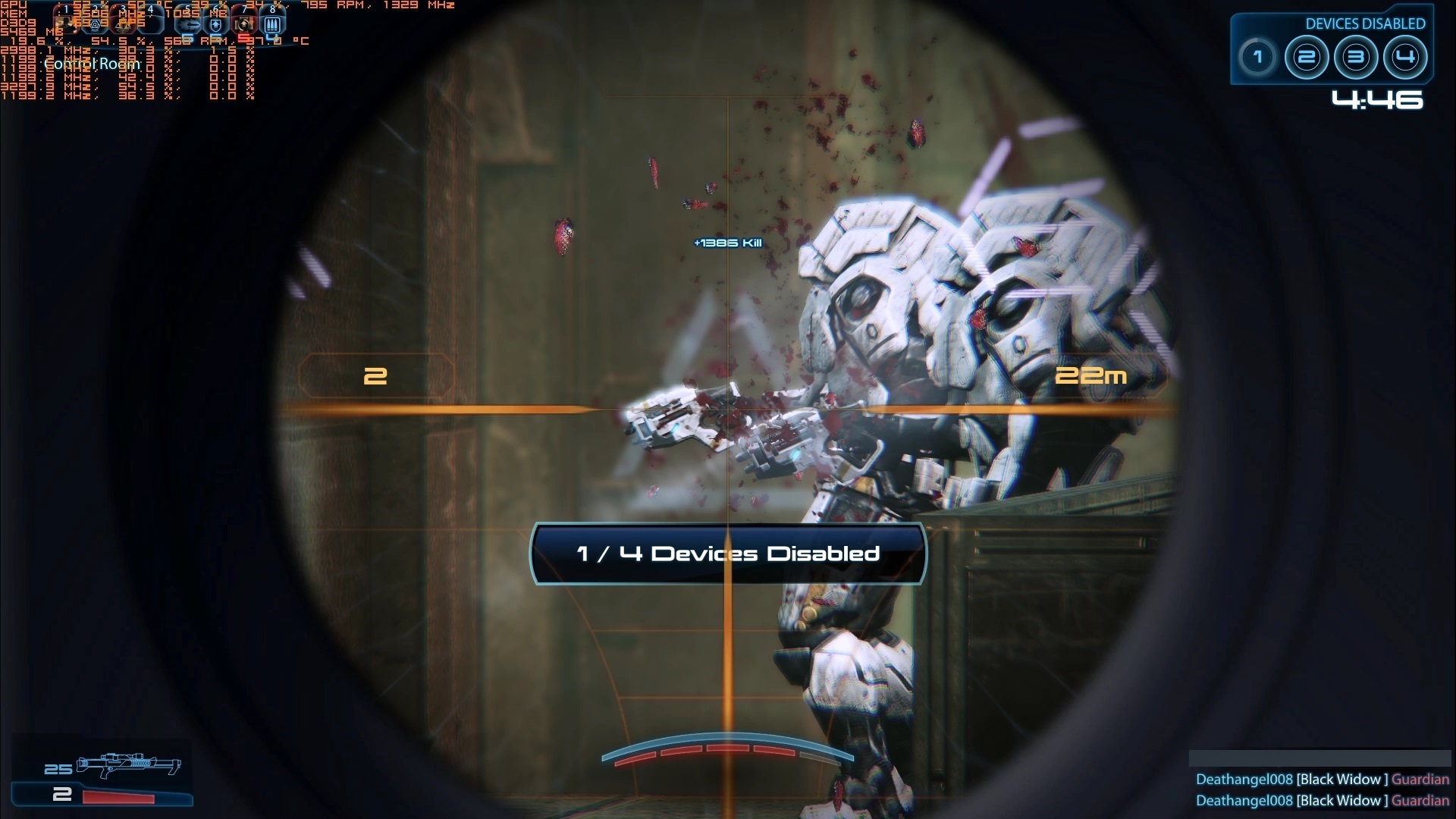Dismiss the 1 / 4 Devices Disabled banner

click(x=728, y=554)
